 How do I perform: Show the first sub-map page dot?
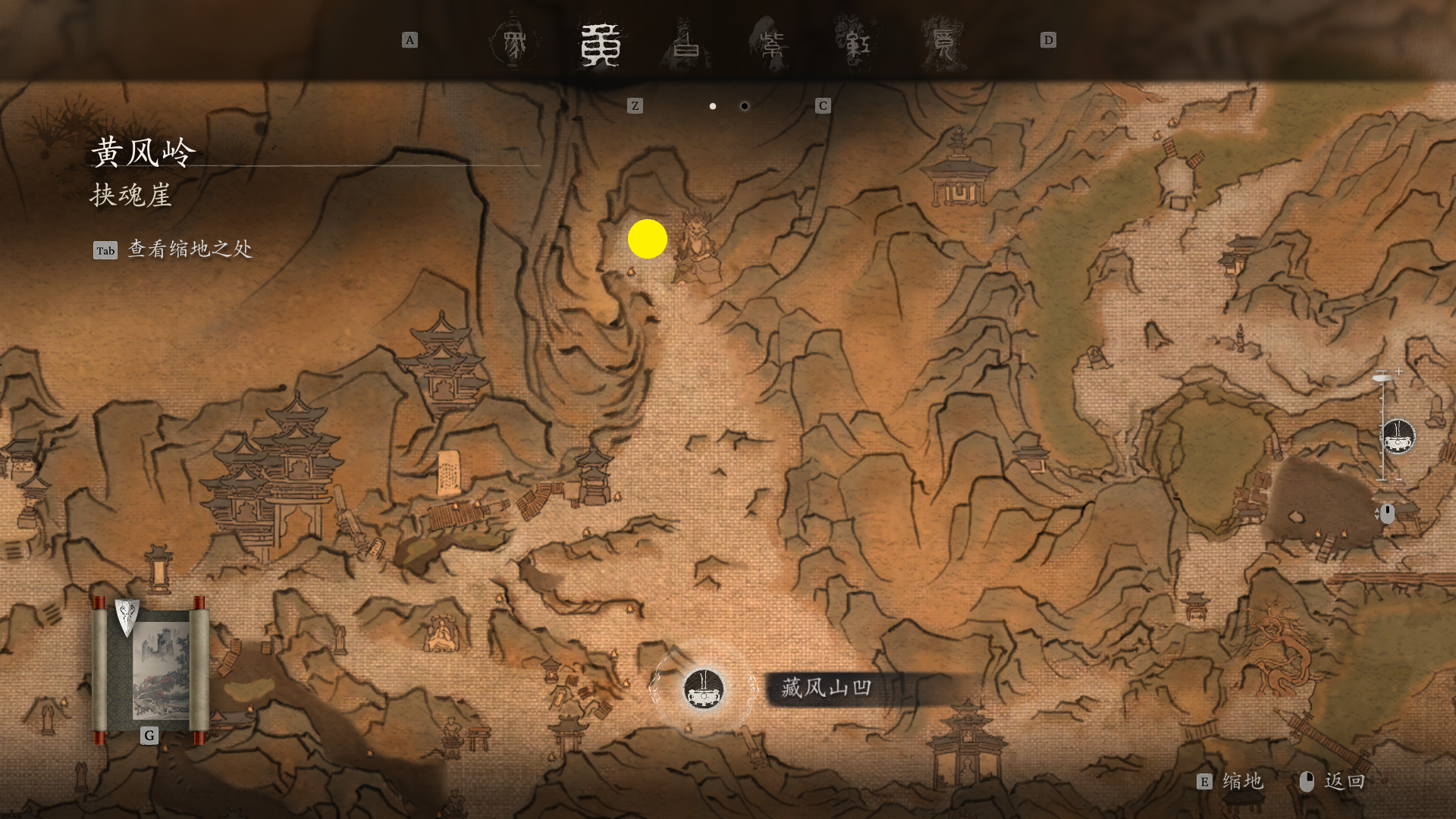[x=713, y=106]
